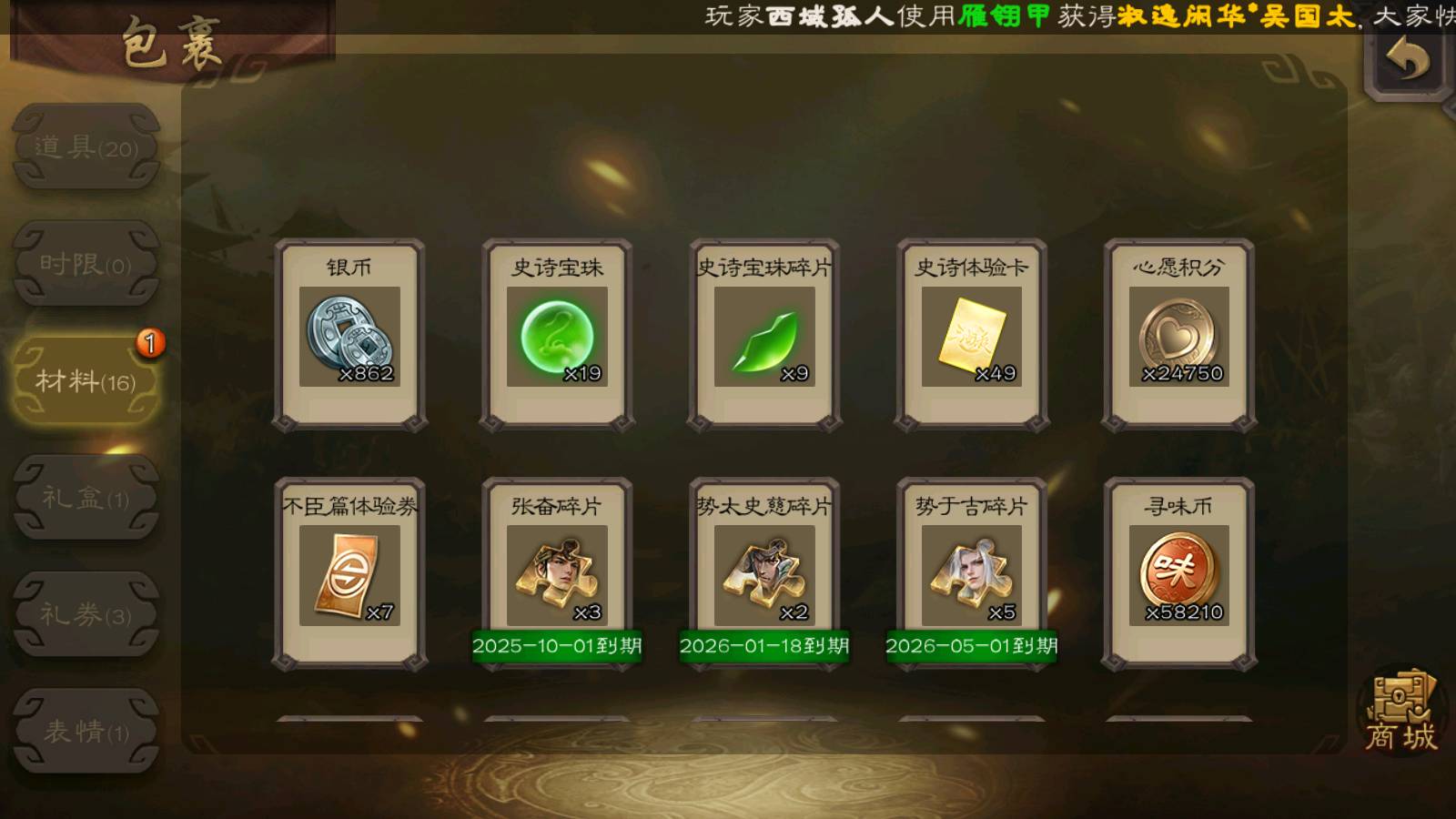1456x819 pixels.
Task: Select the 势于吉碎片 item
Action: point(972,574)
